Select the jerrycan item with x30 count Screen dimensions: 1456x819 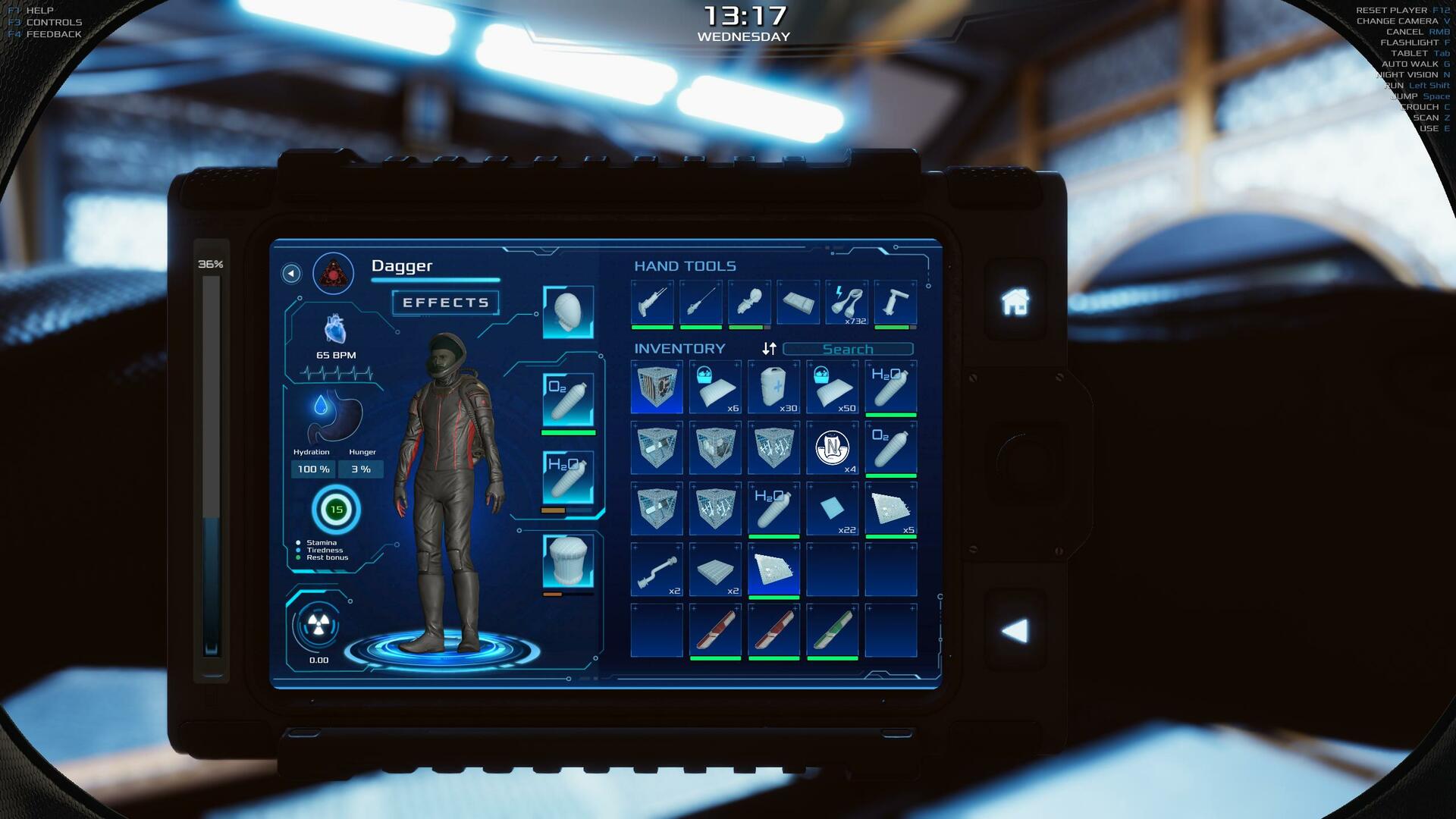[773, 388]
